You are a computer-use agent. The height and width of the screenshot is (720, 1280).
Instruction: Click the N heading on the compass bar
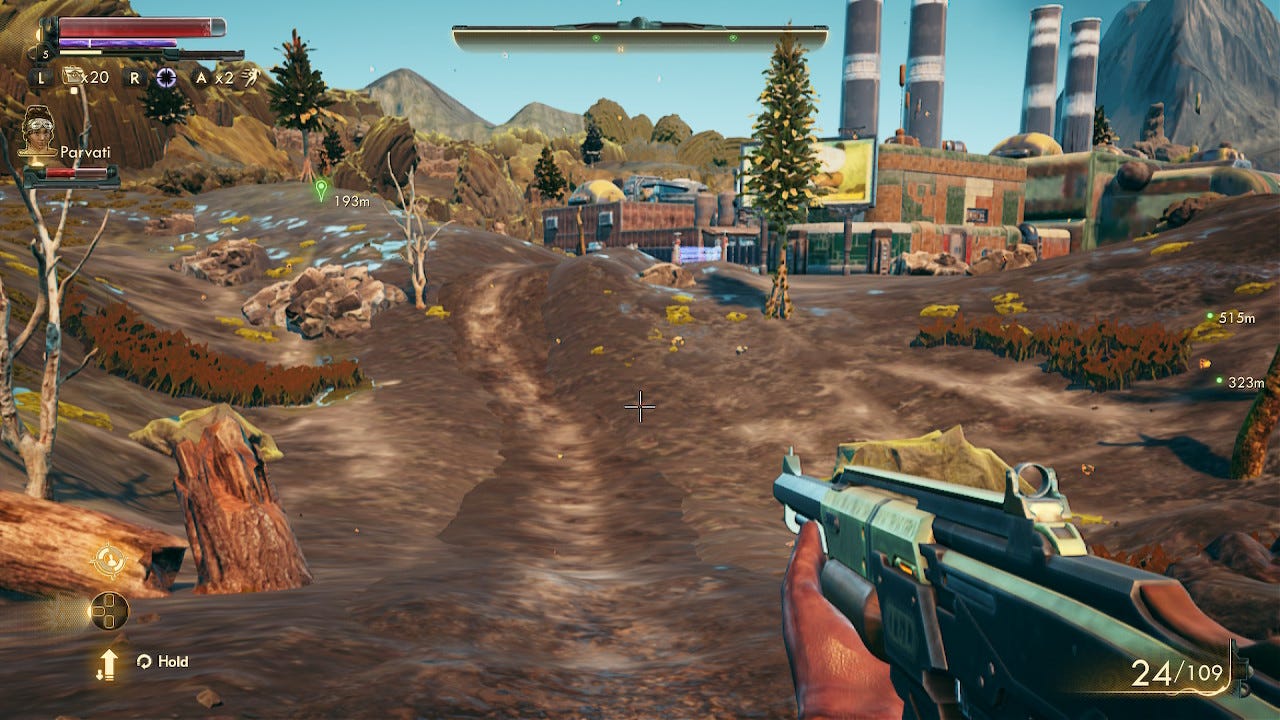[x=620, y=48]
